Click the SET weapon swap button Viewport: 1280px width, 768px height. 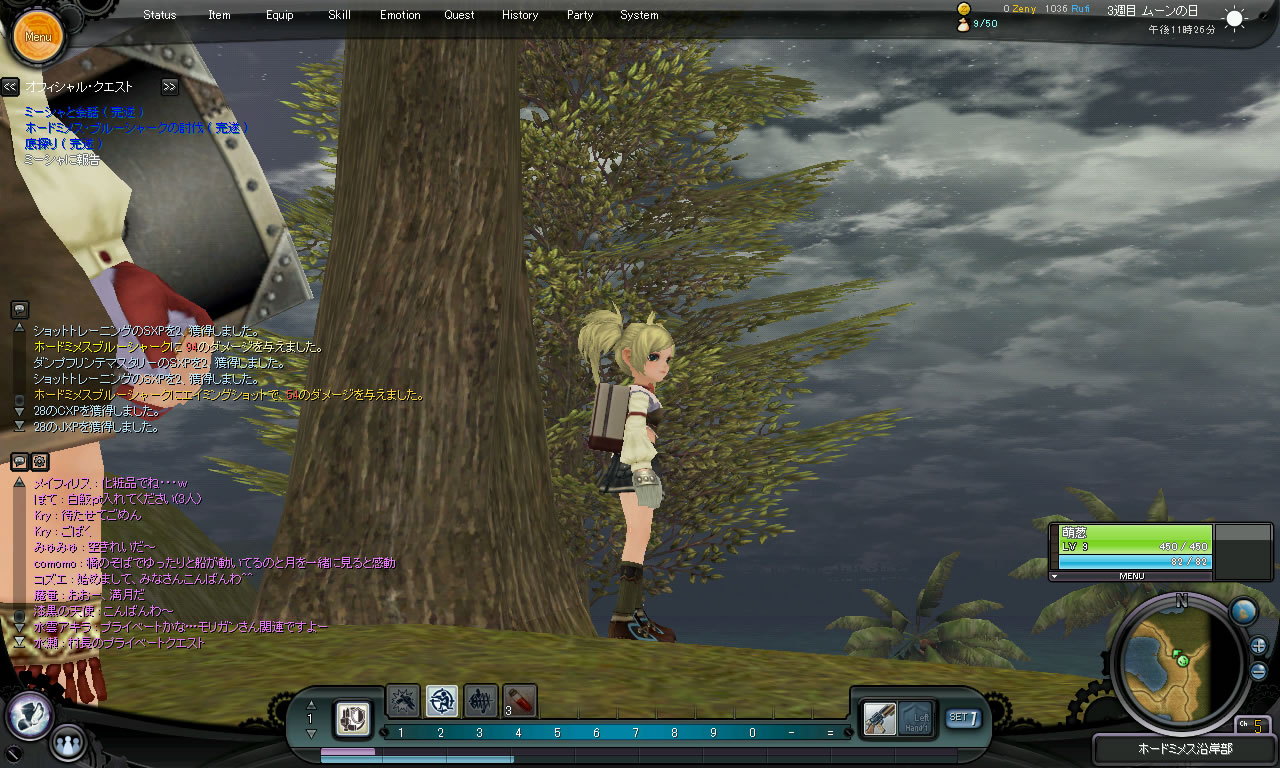(963, 717)
